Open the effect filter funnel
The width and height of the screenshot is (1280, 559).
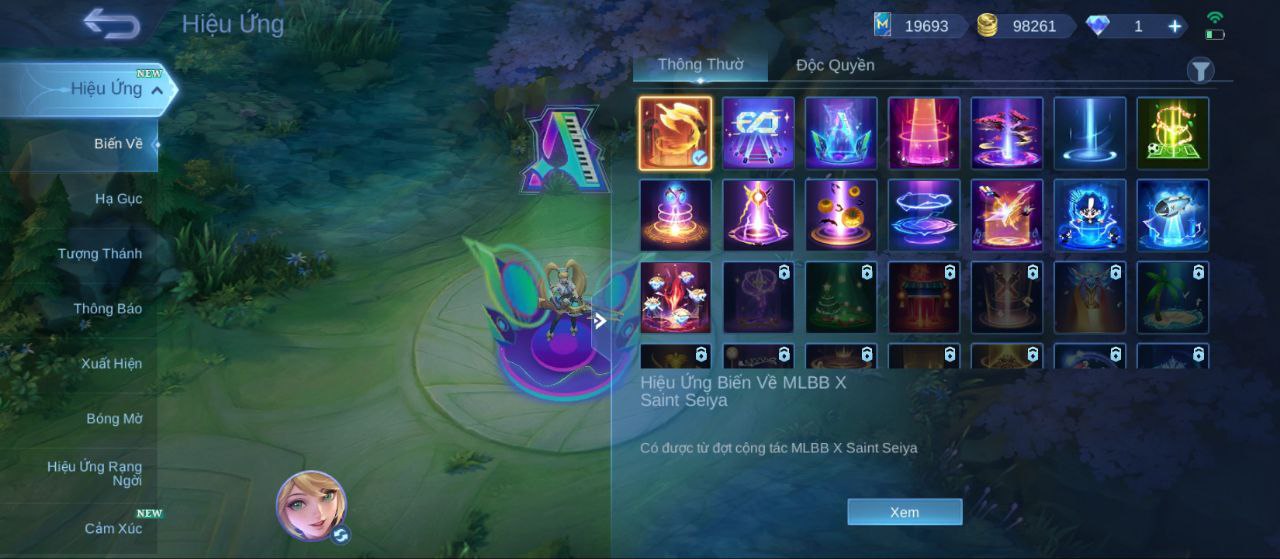pyautogui.click(x=1200, y=70)
